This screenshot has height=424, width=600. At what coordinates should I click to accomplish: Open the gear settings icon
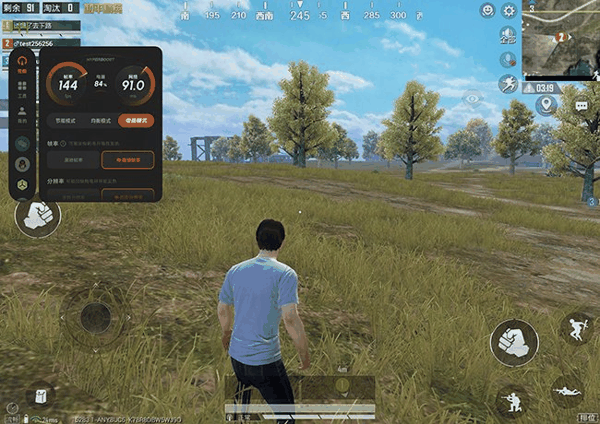click(509, 11)
